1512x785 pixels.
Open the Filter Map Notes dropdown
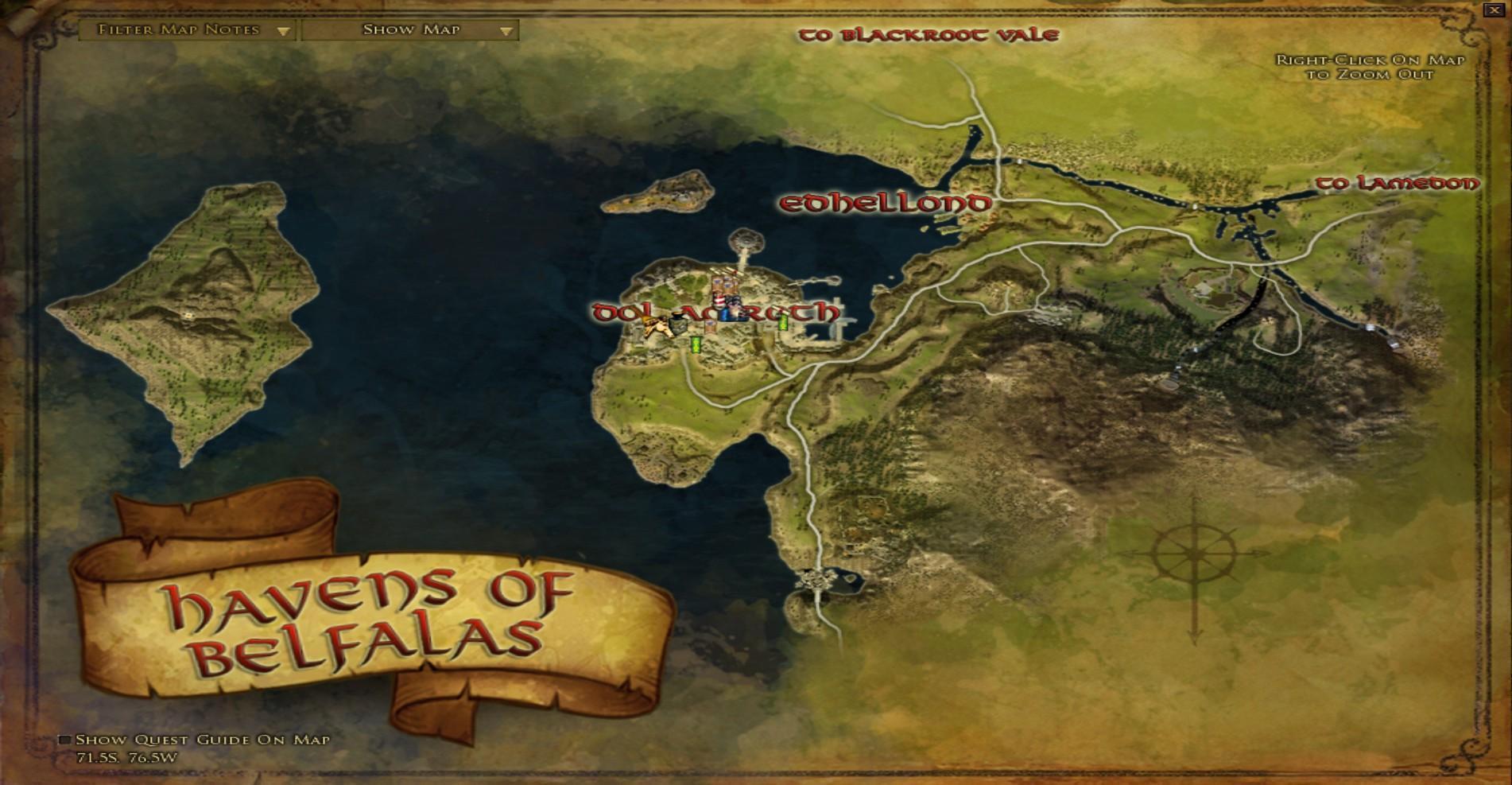(188, 30)
